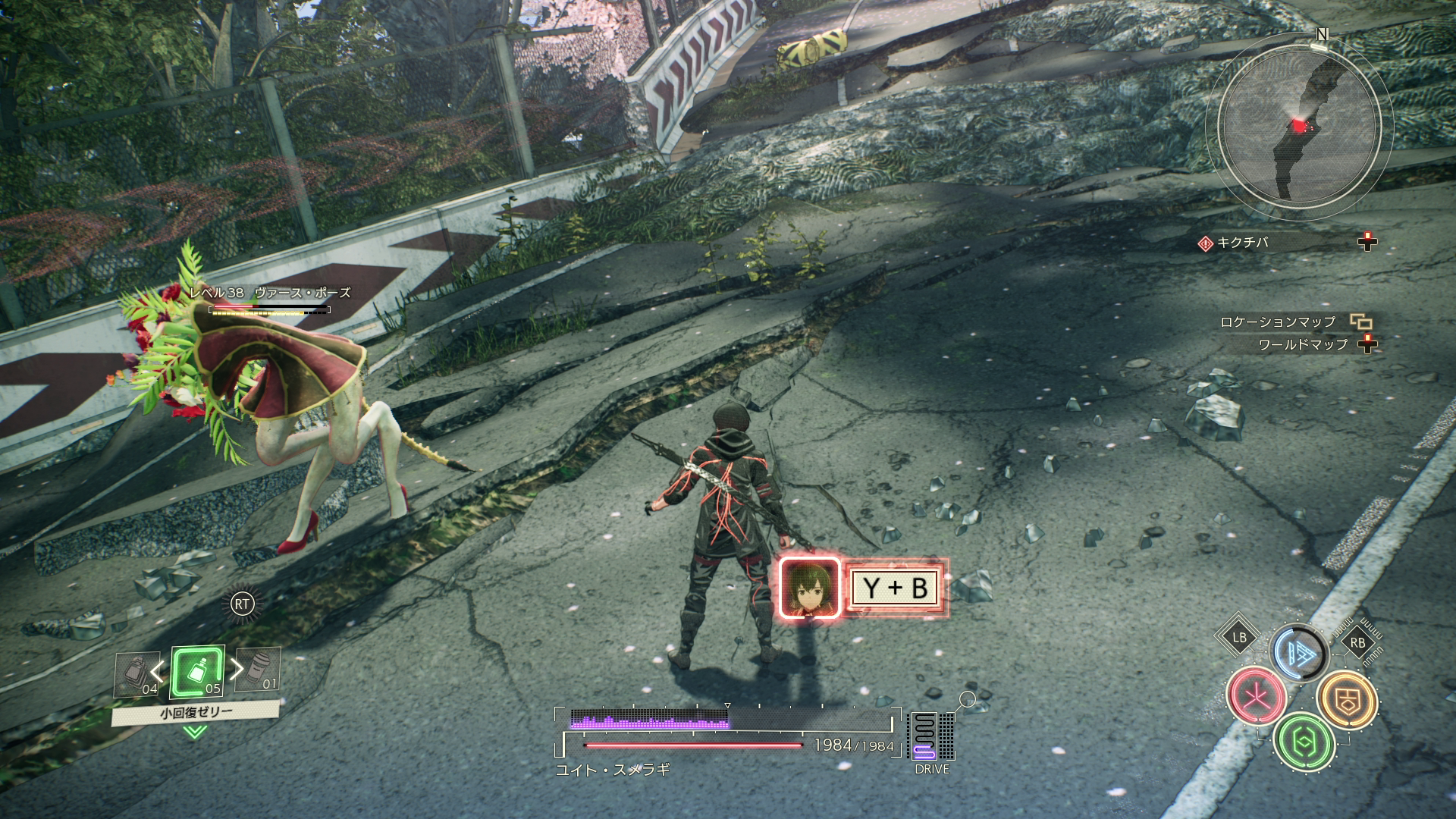Open the ワールドマップ world map

(x=1303, y=344)
